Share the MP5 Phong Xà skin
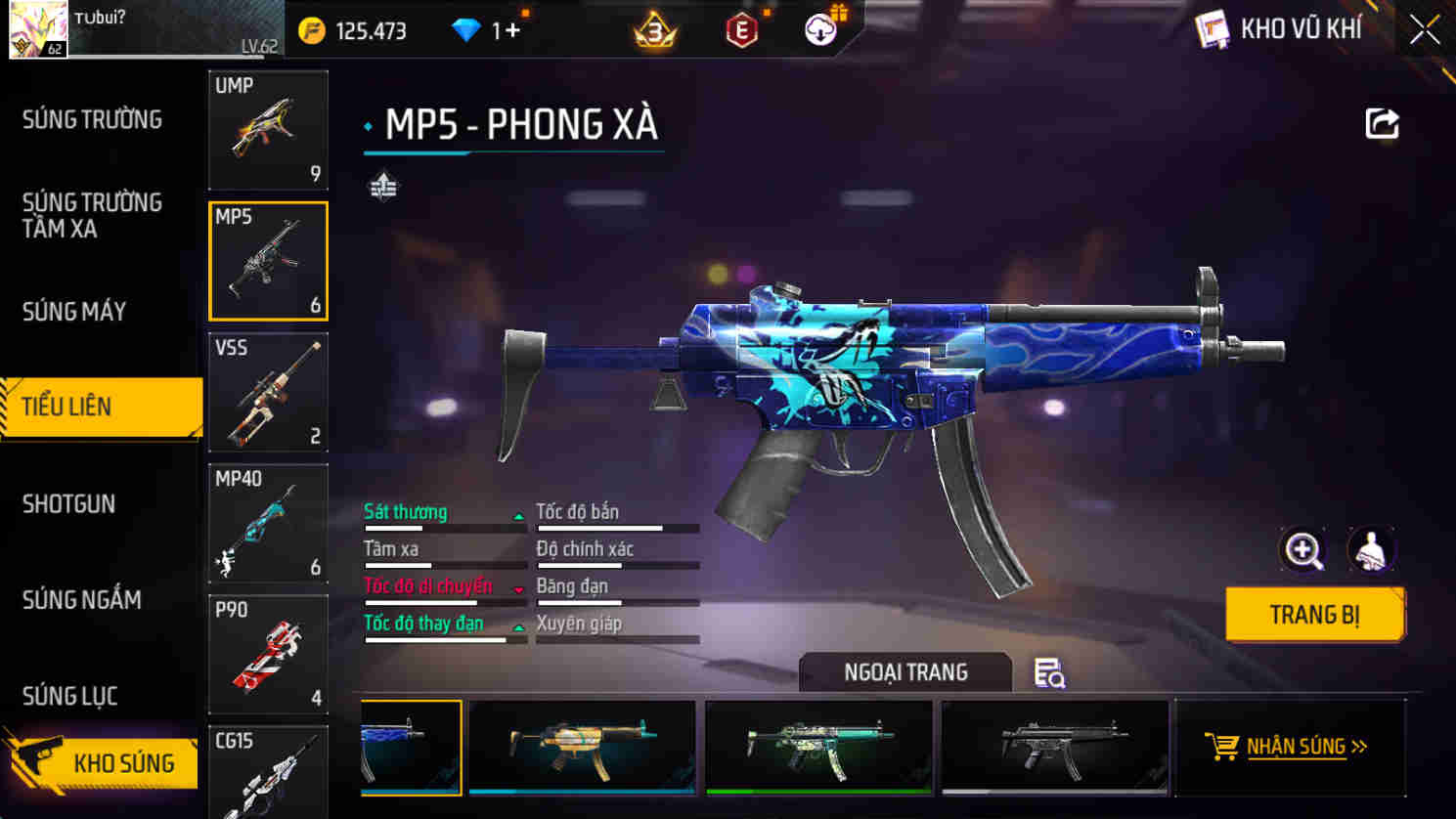The height and width of the screenshot is (819, 1456). (x=1383, y=119)
